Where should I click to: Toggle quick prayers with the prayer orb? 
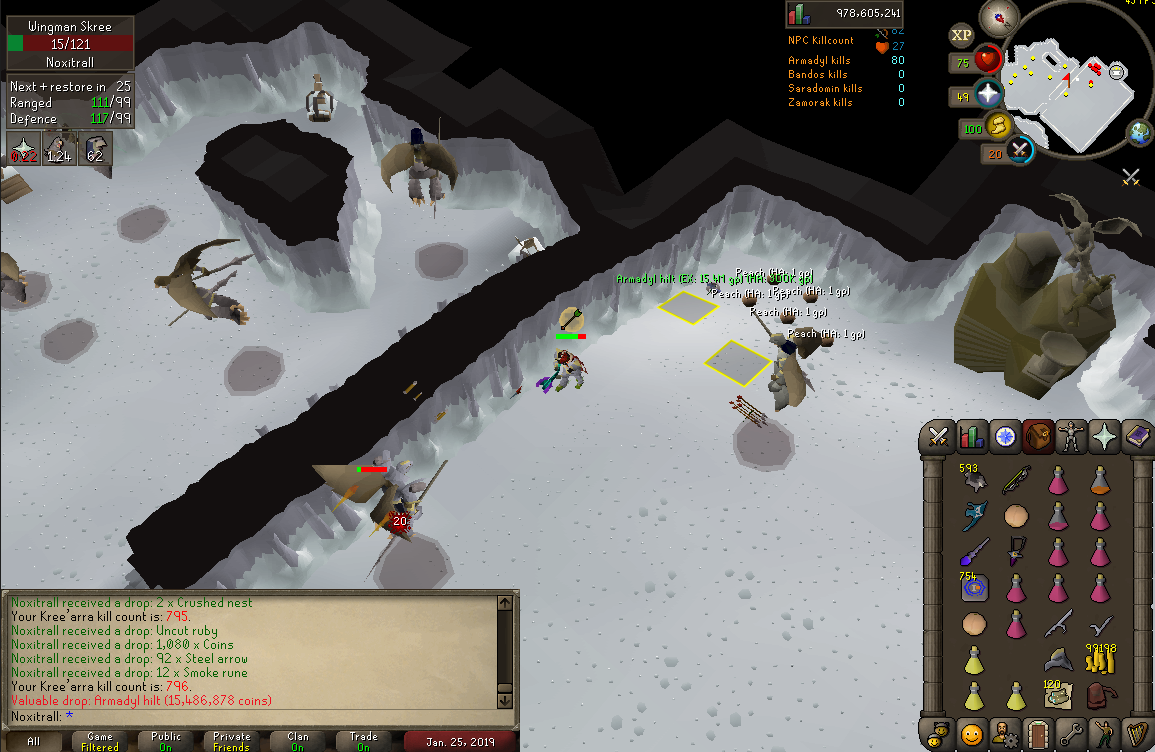(988, 95)
